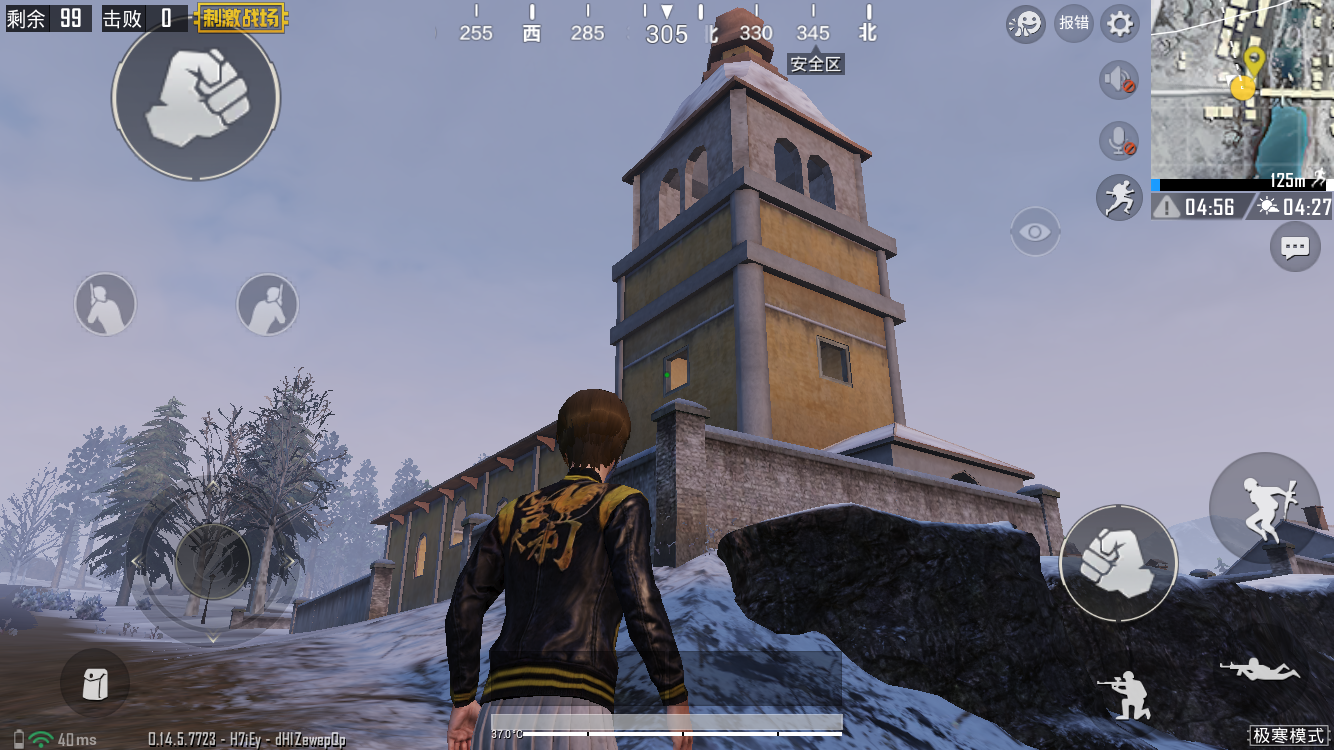The width and height of the screenshot is (1334, 750).
Task: Lean right with the peek button
Action: (x=267, y=304)
